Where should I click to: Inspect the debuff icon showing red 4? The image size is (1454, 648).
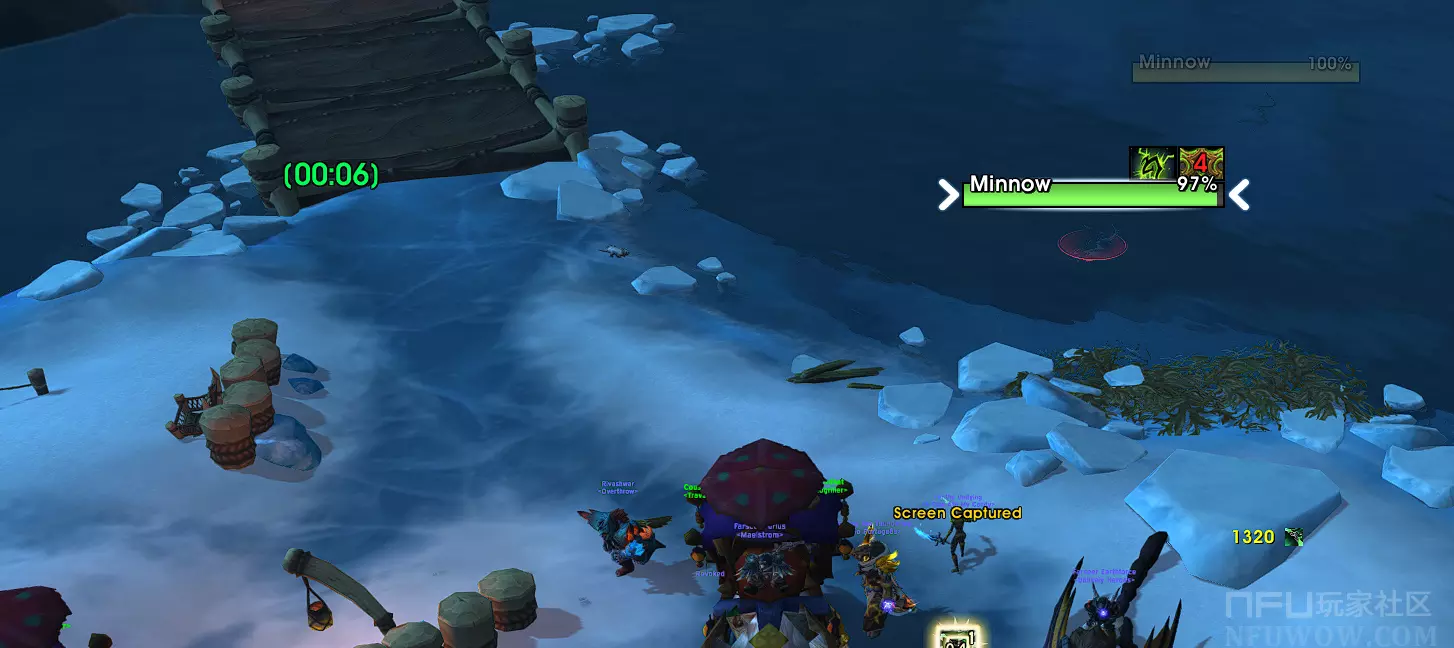tap(1202, 163)
